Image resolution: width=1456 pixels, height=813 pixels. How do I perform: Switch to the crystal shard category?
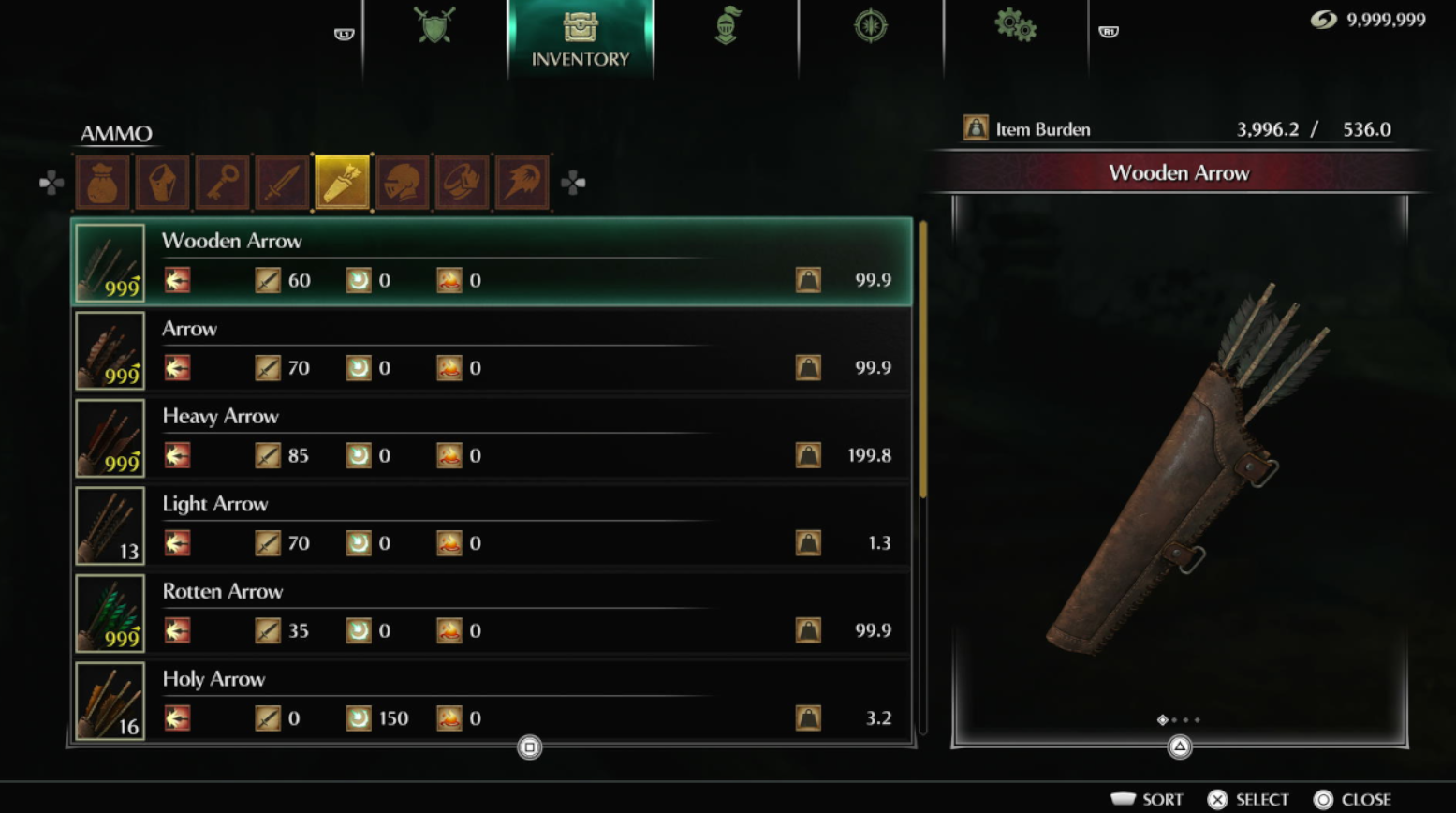(x=162, y=183)
